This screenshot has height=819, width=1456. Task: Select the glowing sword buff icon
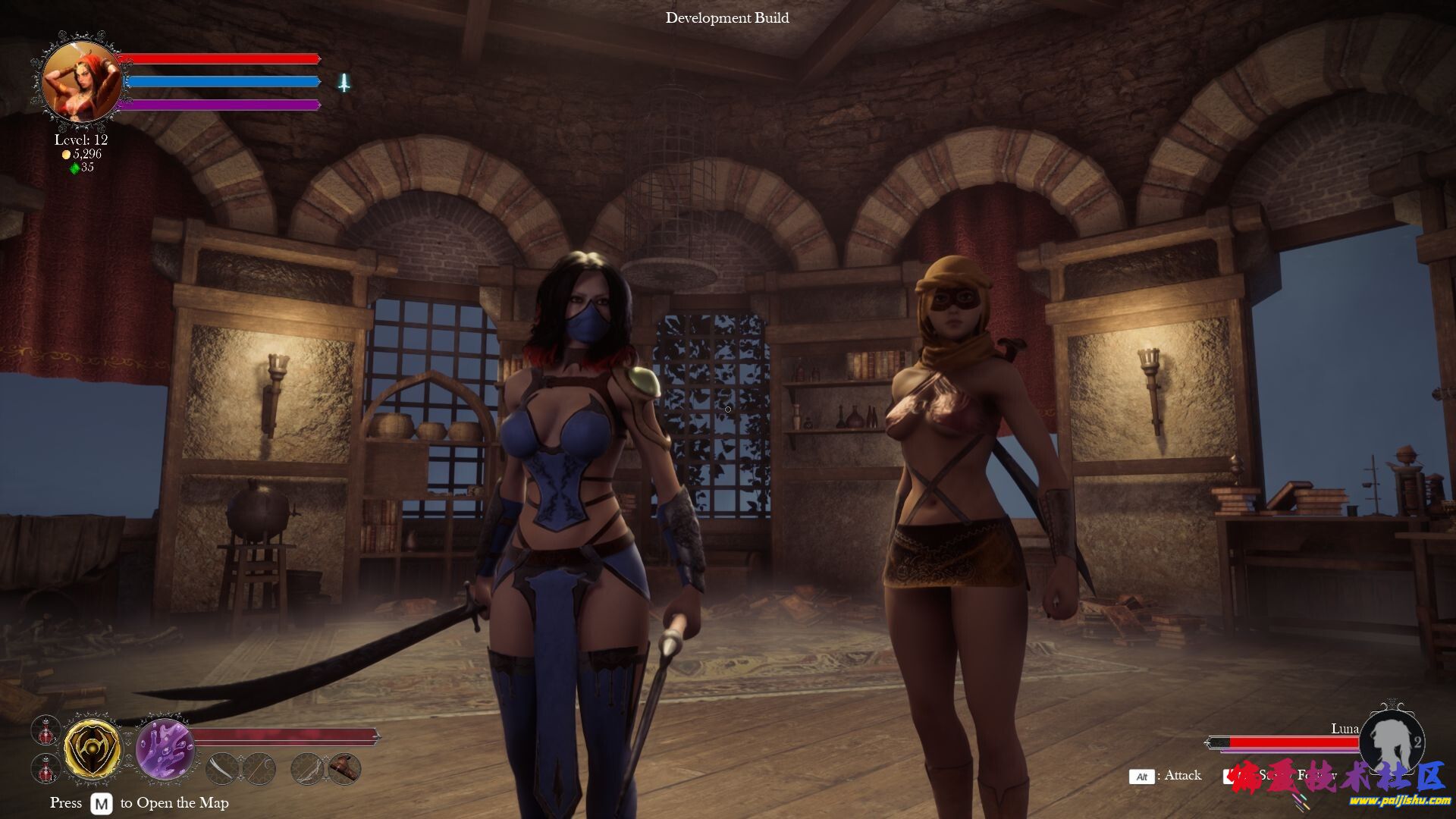(x=344, y=83)
